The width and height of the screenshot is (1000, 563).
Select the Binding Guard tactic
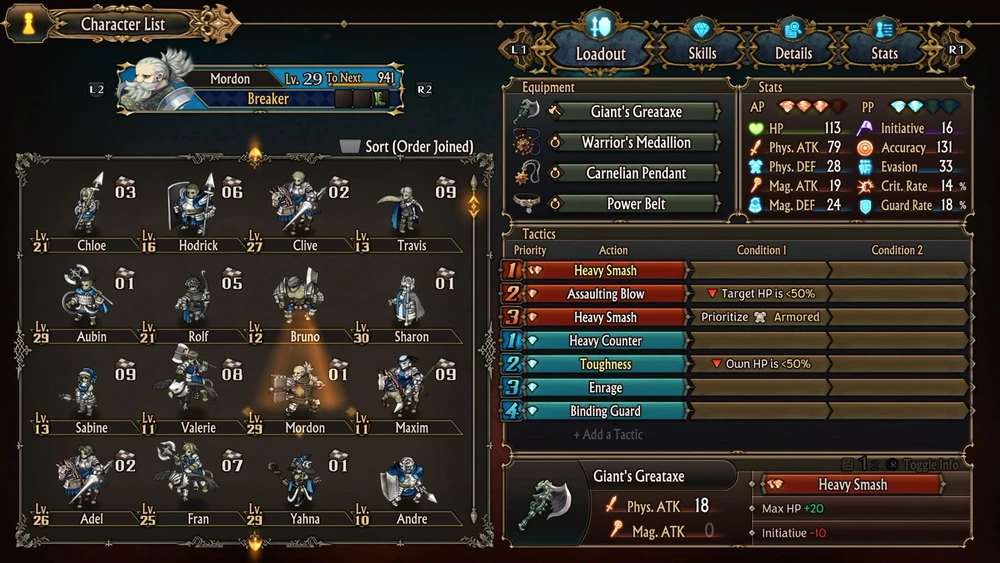605,411
